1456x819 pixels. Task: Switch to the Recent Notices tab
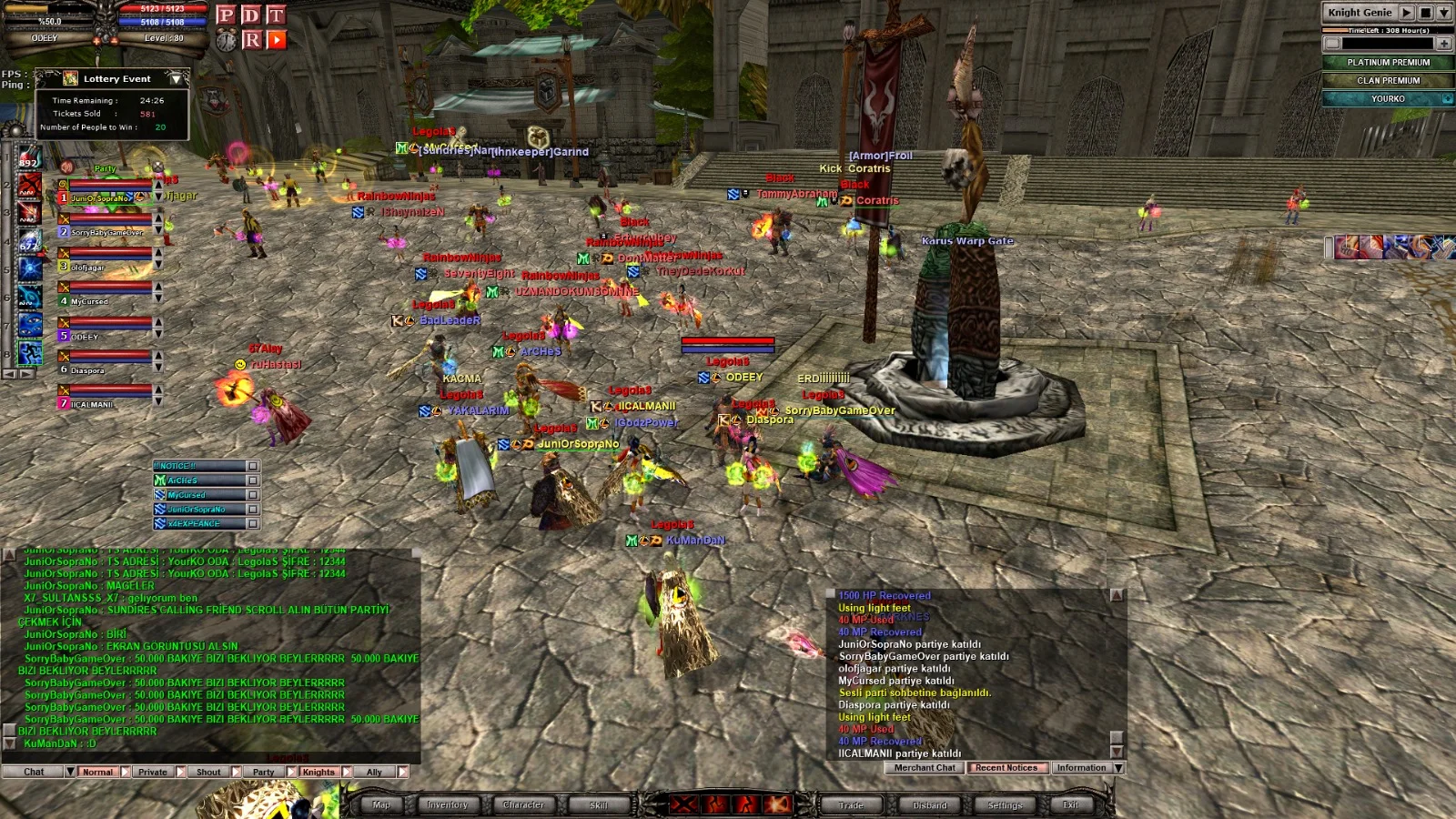click(x=1006, y=768)
